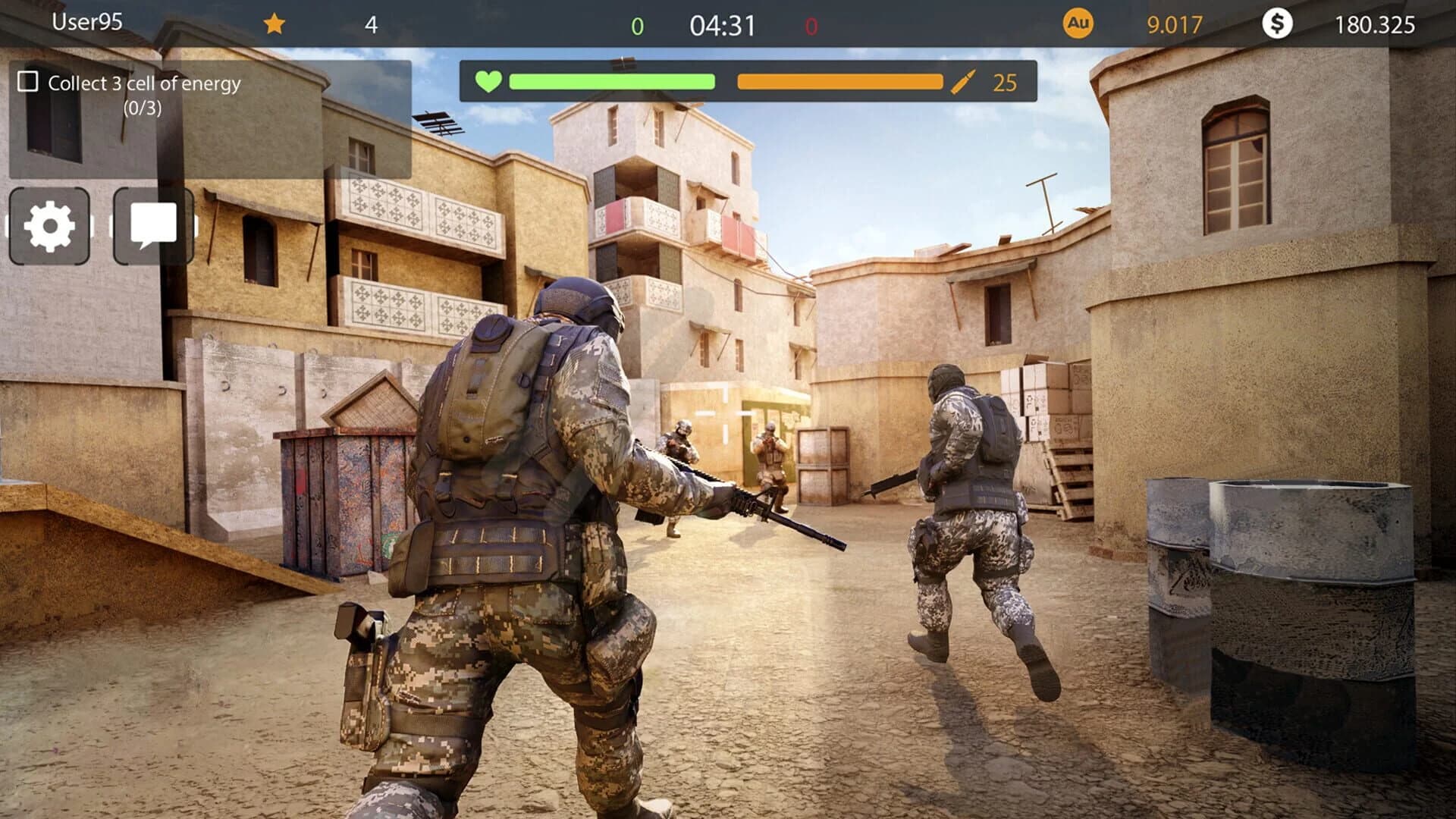Click the Au gold currency icon
The height and width of the screenshot is (819, 1456).
coord(1079,24)
